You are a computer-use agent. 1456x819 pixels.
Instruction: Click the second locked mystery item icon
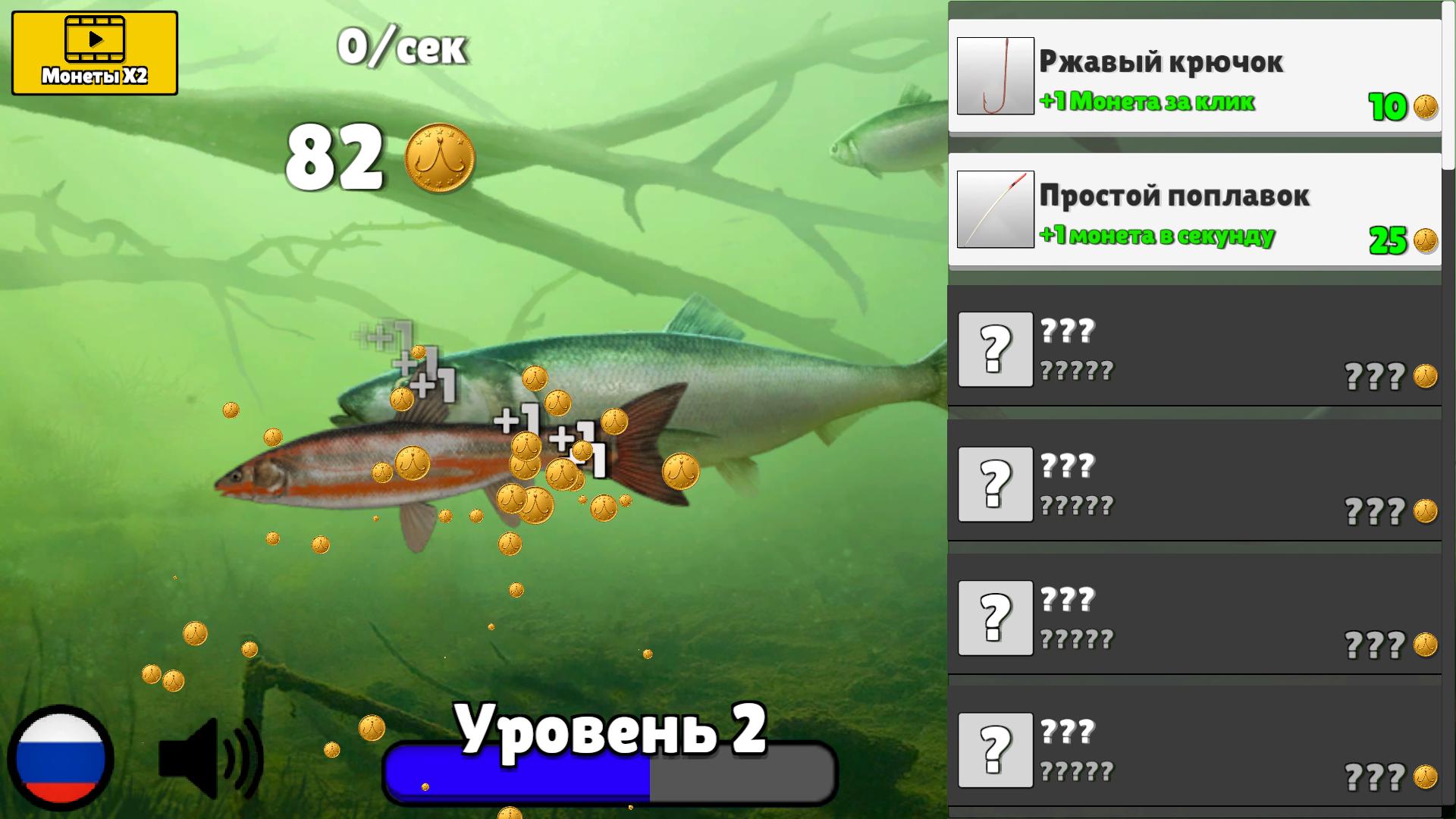pos(996,482)
